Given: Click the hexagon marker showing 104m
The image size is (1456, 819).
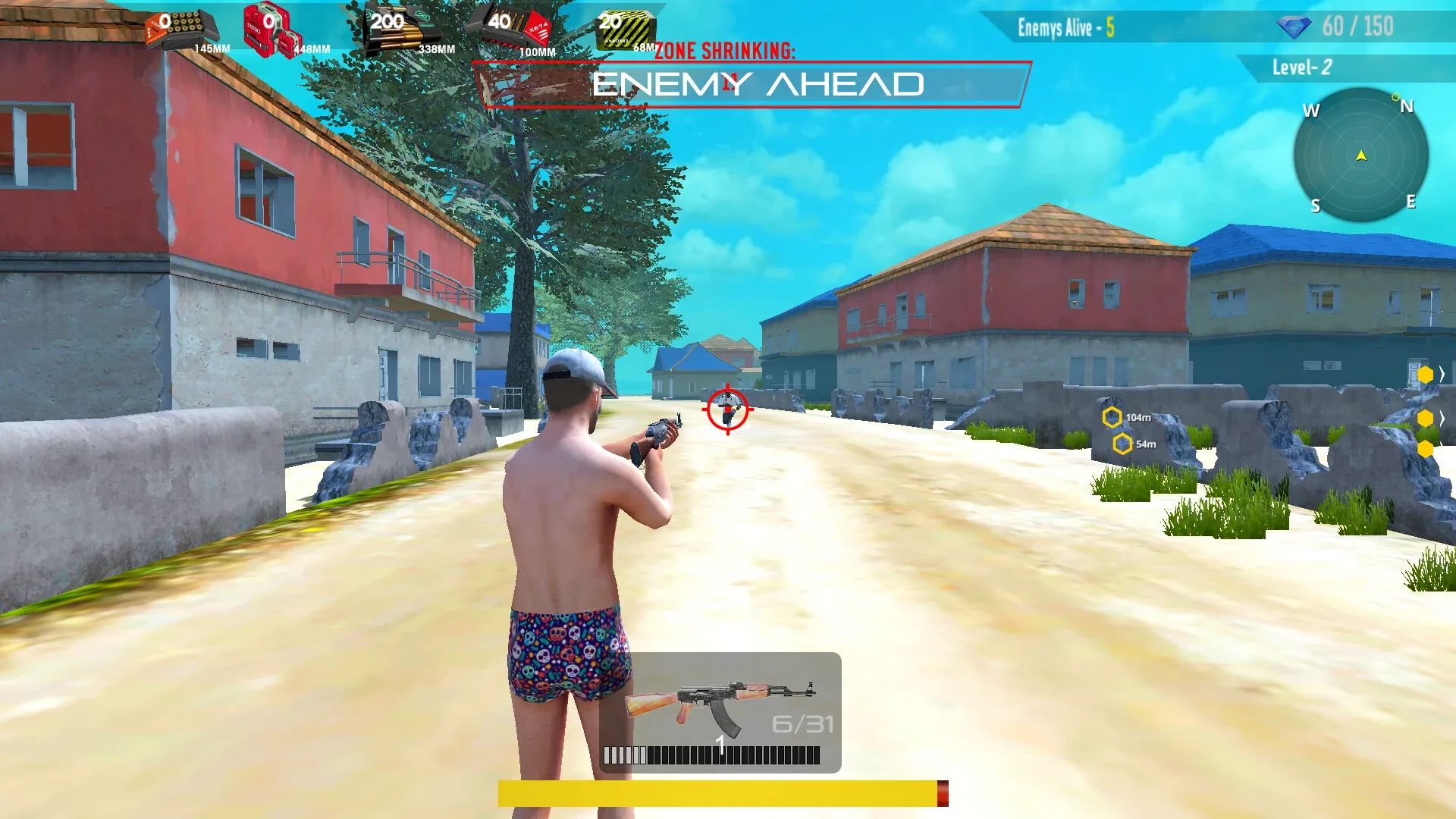Looking at the screenshot, I should tap(1113, 416).
